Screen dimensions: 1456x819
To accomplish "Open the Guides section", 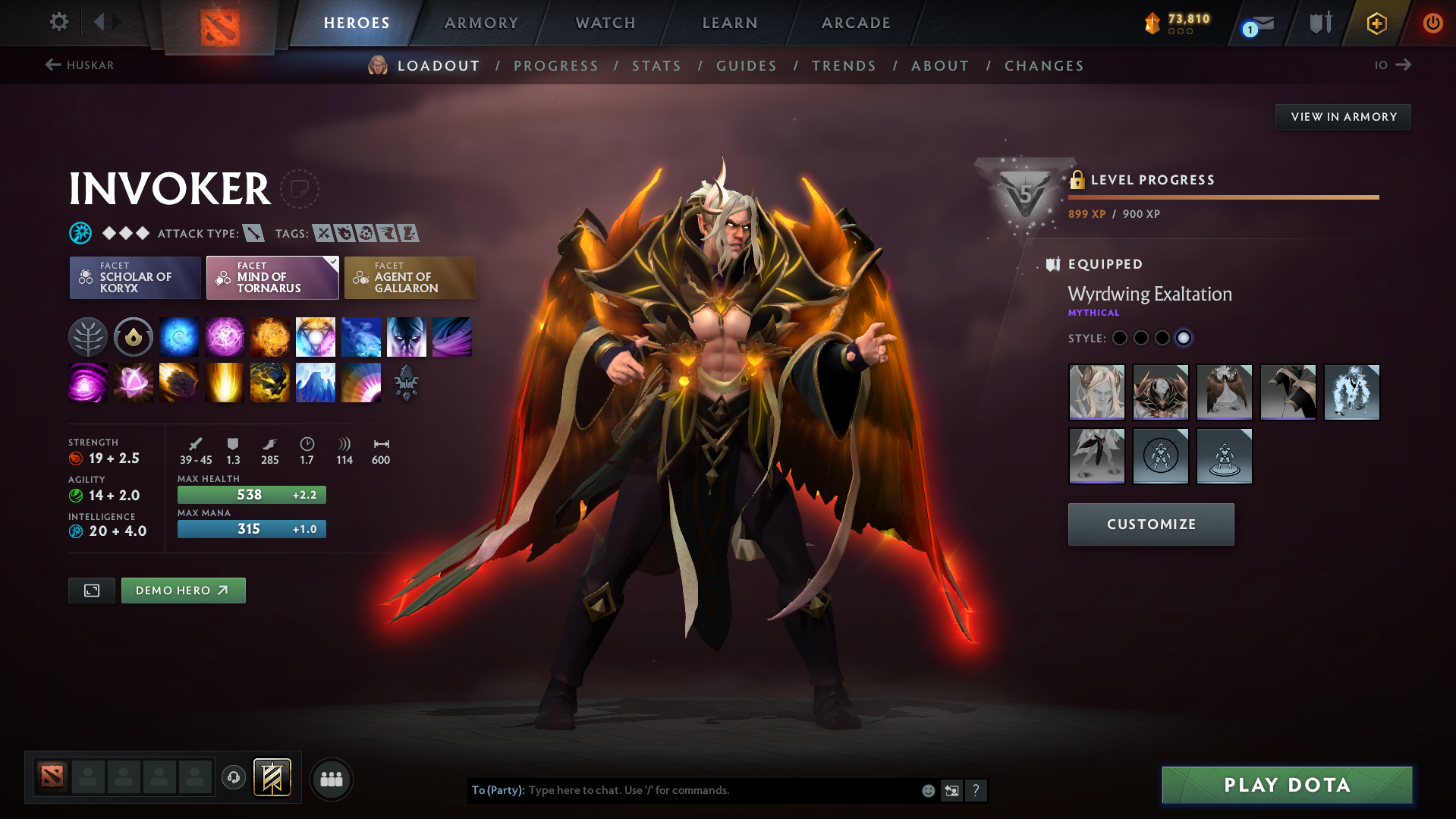I will point(747,66).
